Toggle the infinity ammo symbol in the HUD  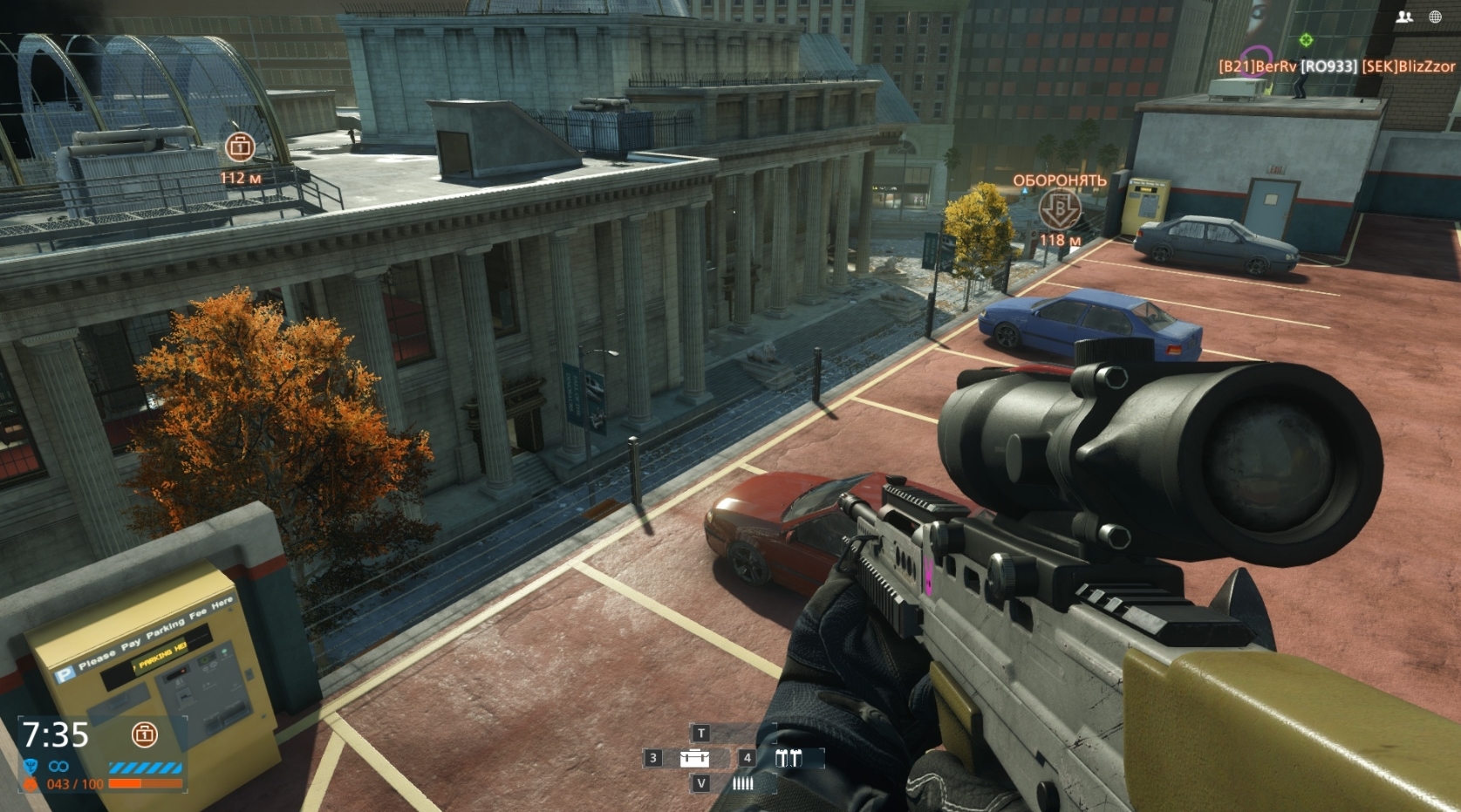(58, 766)
